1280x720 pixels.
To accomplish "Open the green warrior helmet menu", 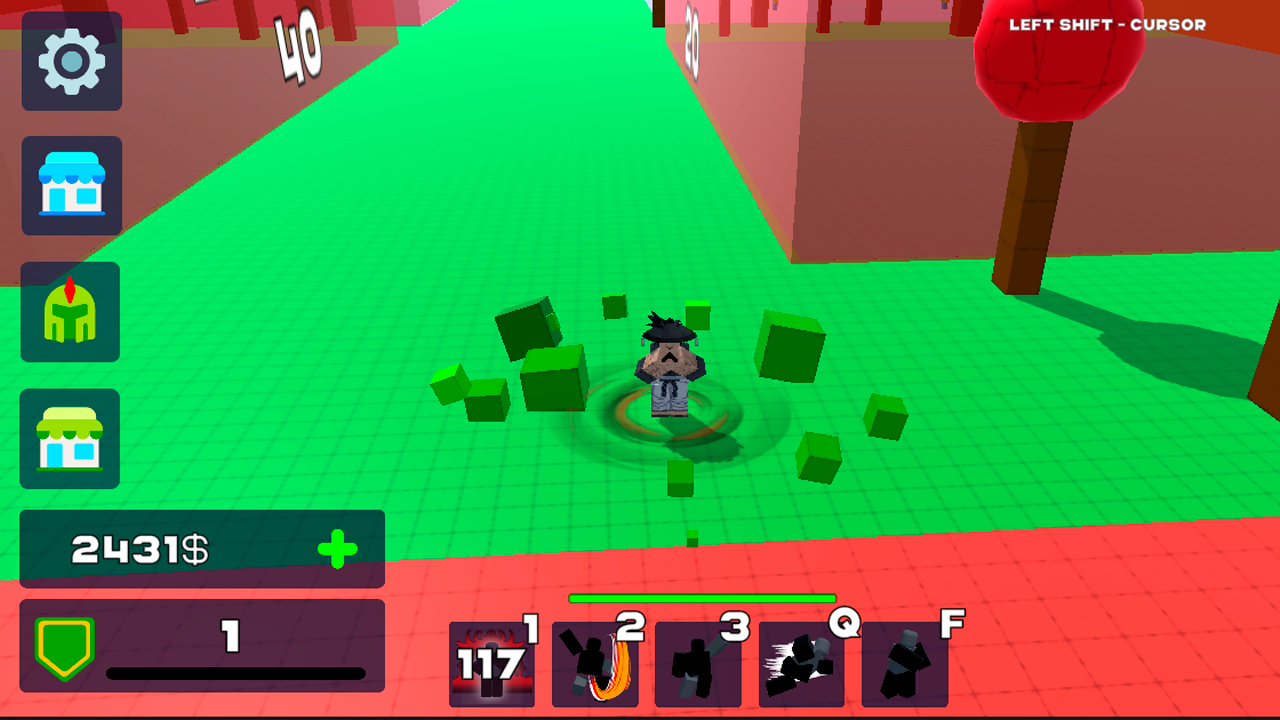I will pos(70,313).
